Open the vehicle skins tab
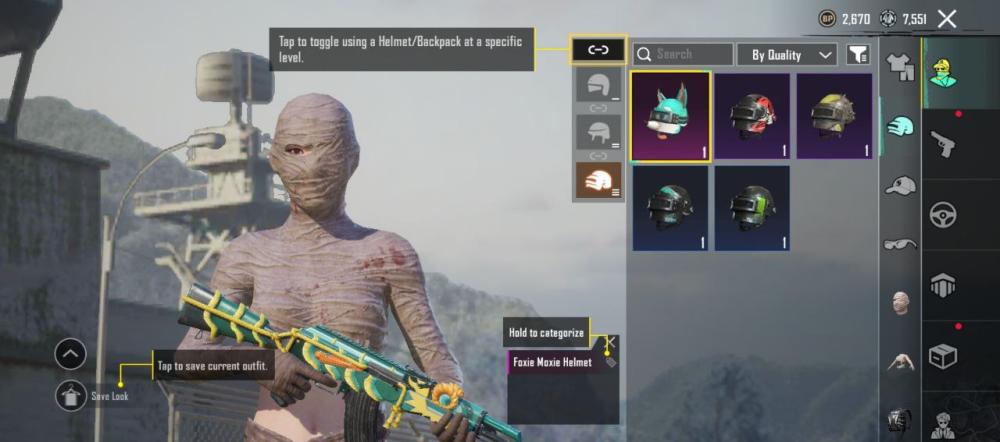1000x442 pixels. [x=943, y=214]
